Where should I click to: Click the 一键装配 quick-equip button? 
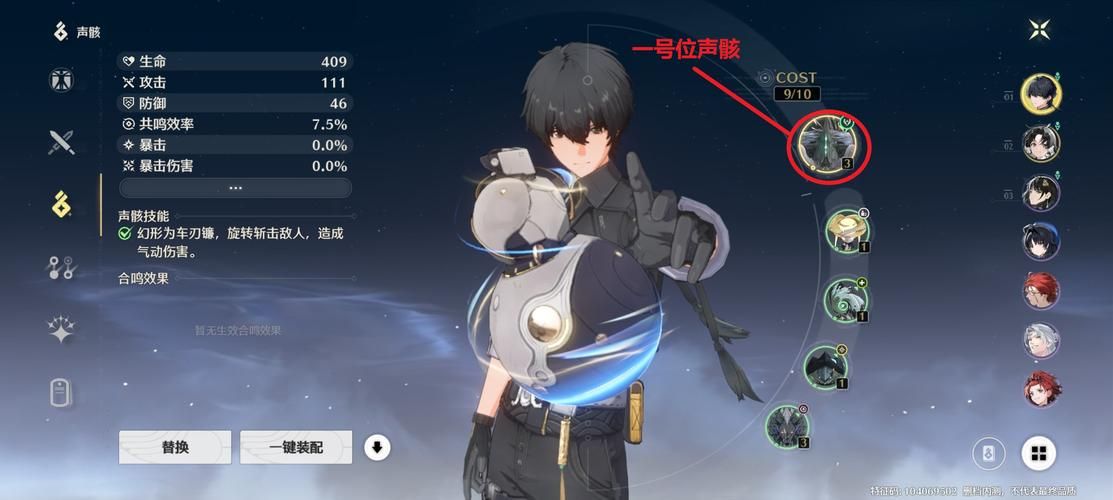pyautogui.click(x=296, y=447)
